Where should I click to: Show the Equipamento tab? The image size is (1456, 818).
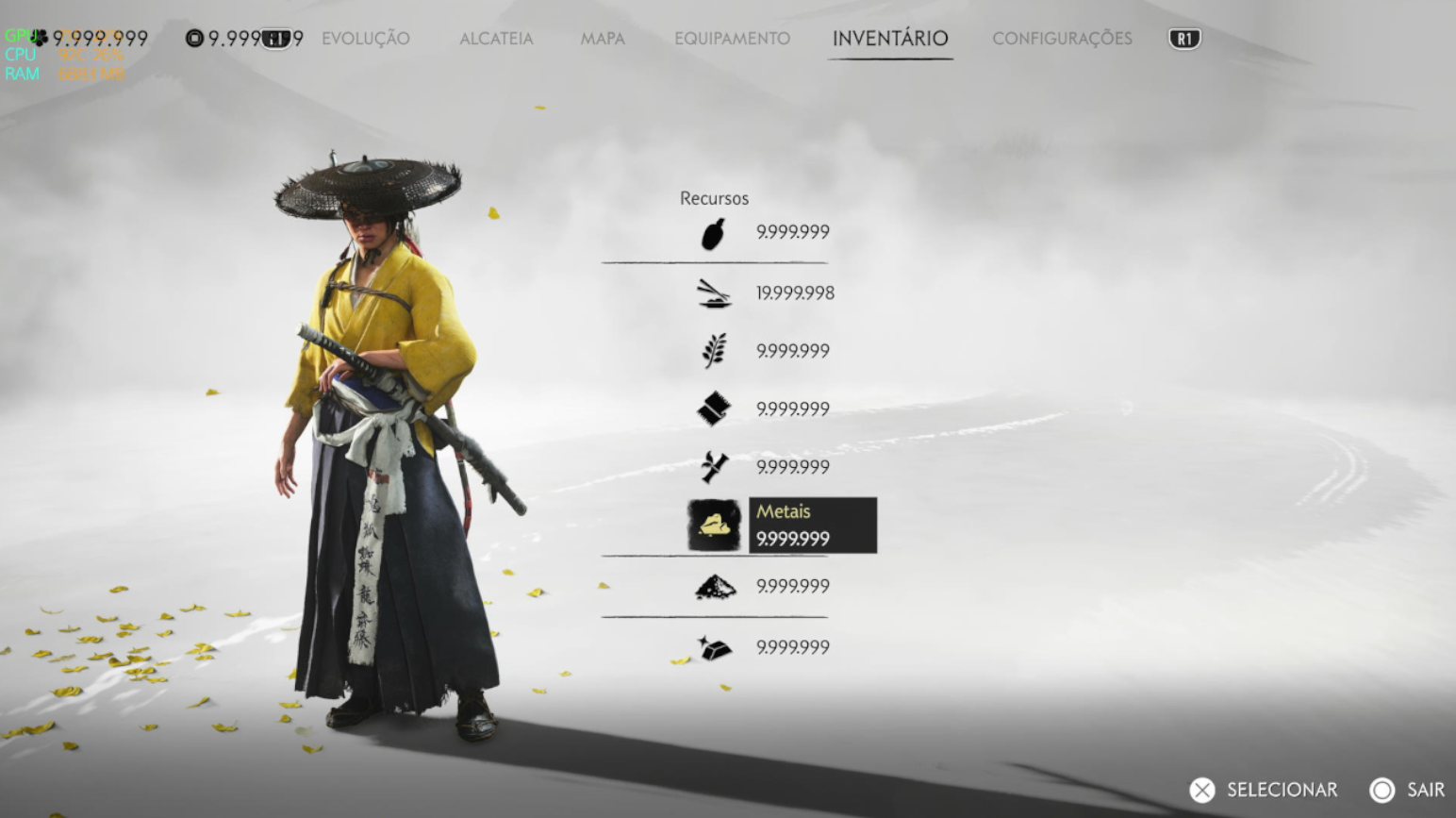732,39
